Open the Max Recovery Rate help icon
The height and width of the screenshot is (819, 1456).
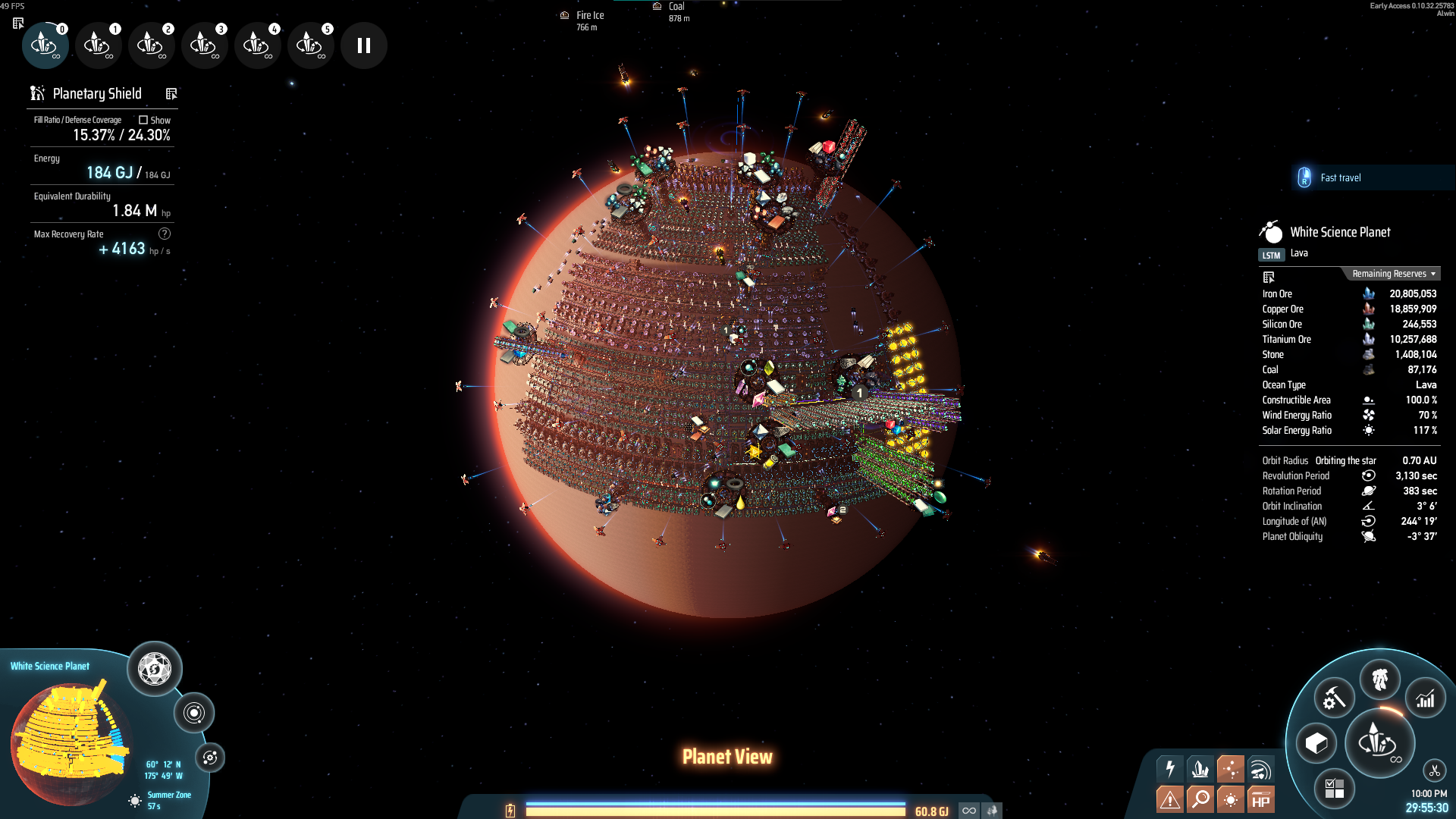(165, 234)
